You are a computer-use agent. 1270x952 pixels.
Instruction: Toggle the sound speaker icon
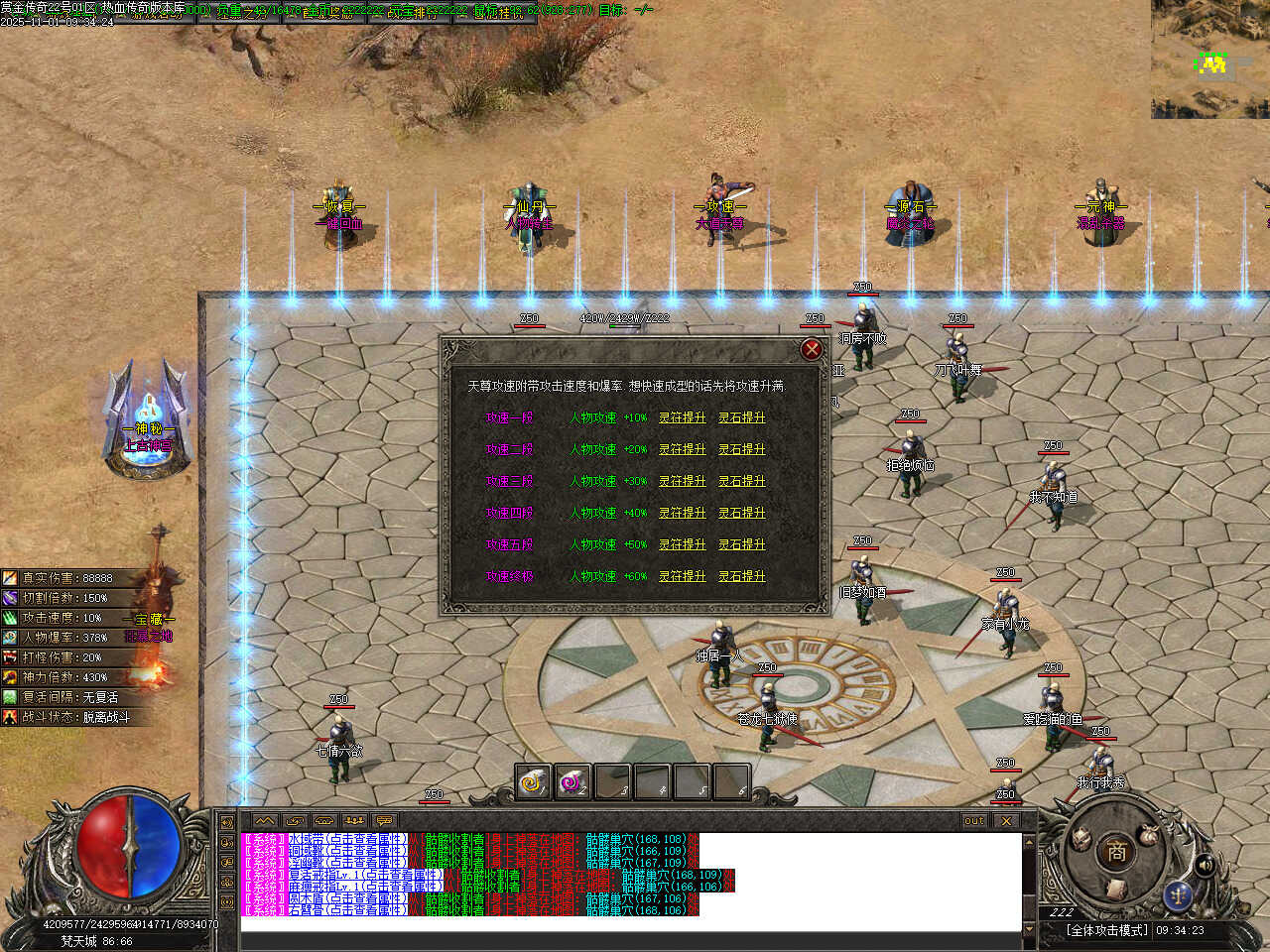tap(1206, 865)
